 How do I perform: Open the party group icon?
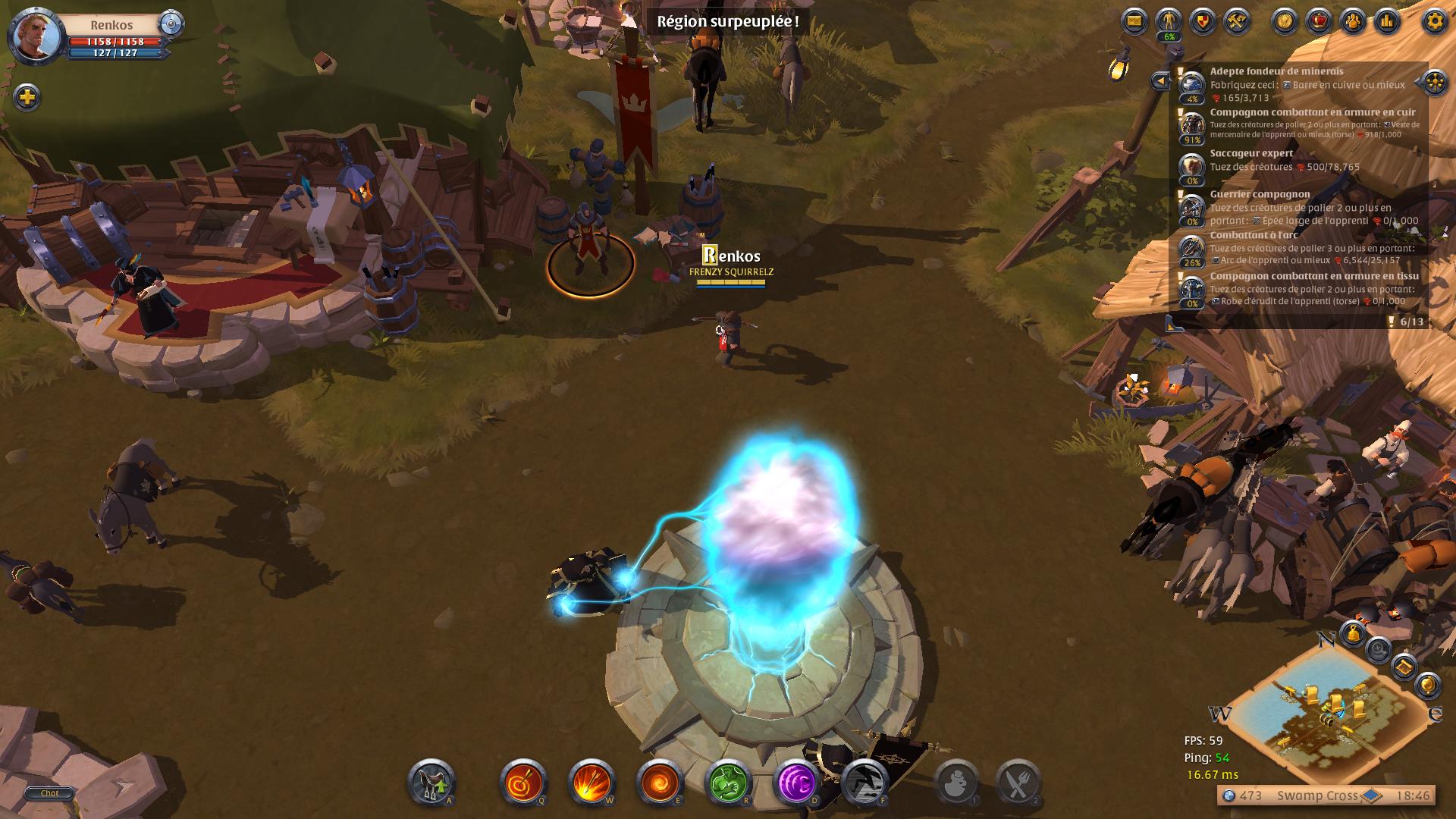pyautogui.click(x=1354, y=20)
